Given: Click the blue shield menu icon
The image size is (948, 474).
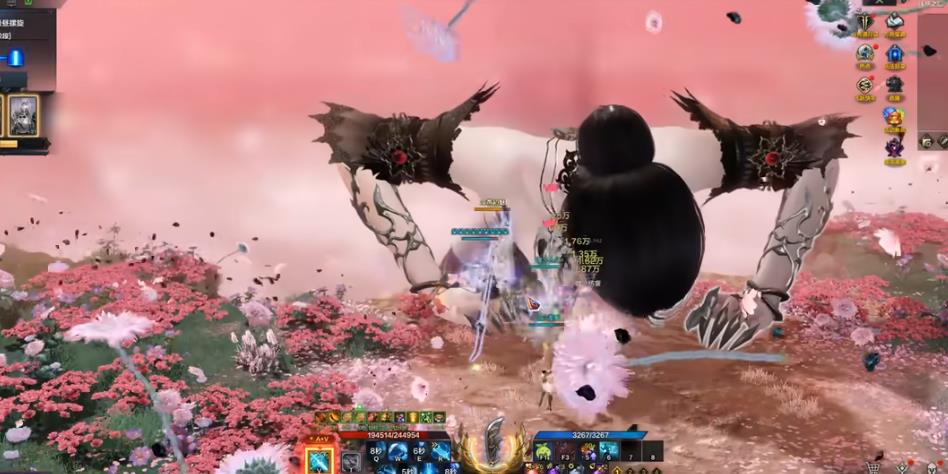Looking at the screenshot, I should coord(894,54).
